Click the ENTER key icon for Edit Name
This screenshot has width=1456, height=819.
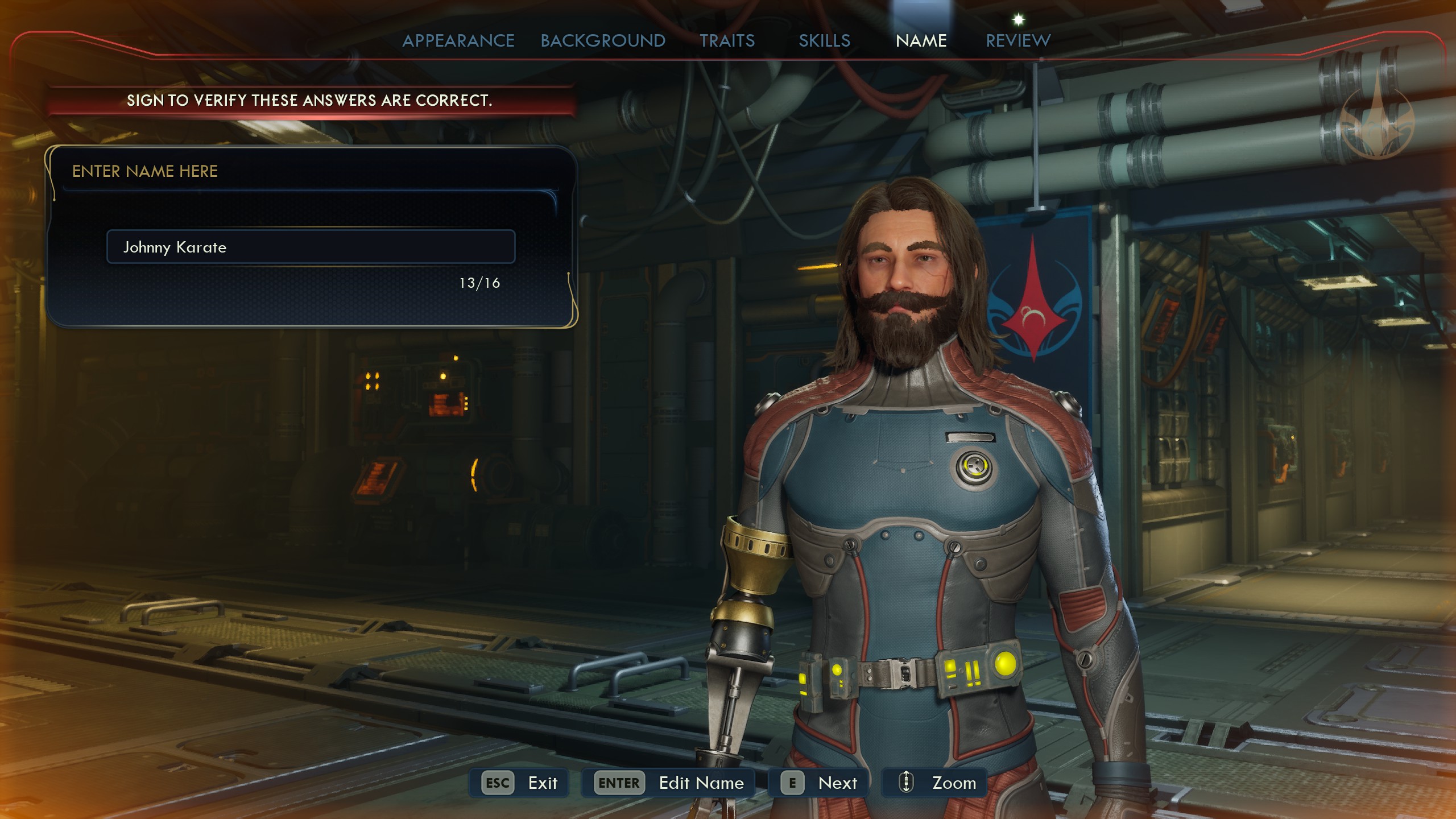618,783
